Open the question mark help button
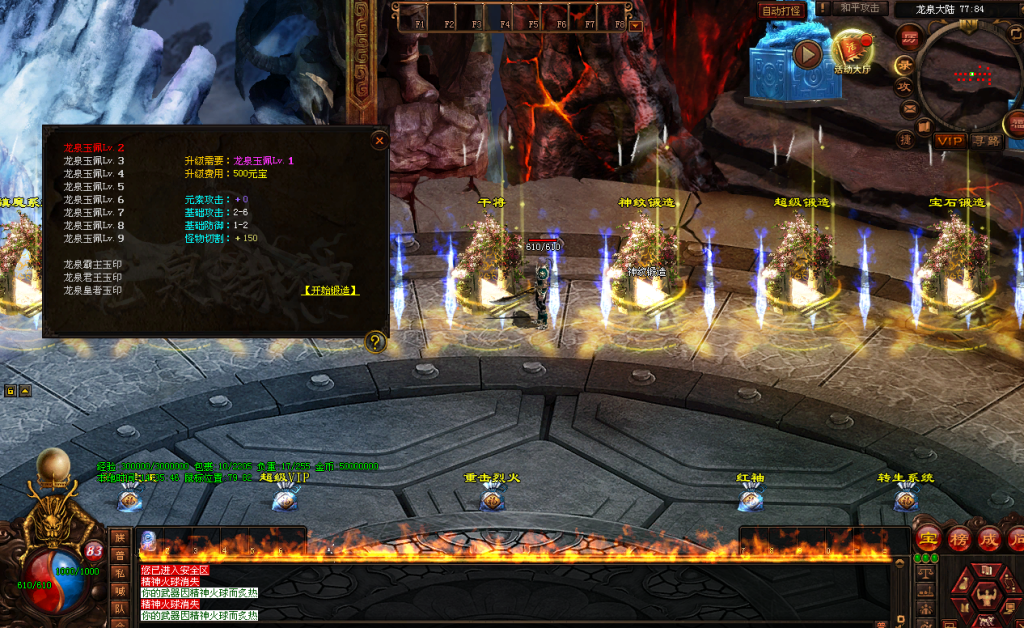 click(x=376, y=342)
